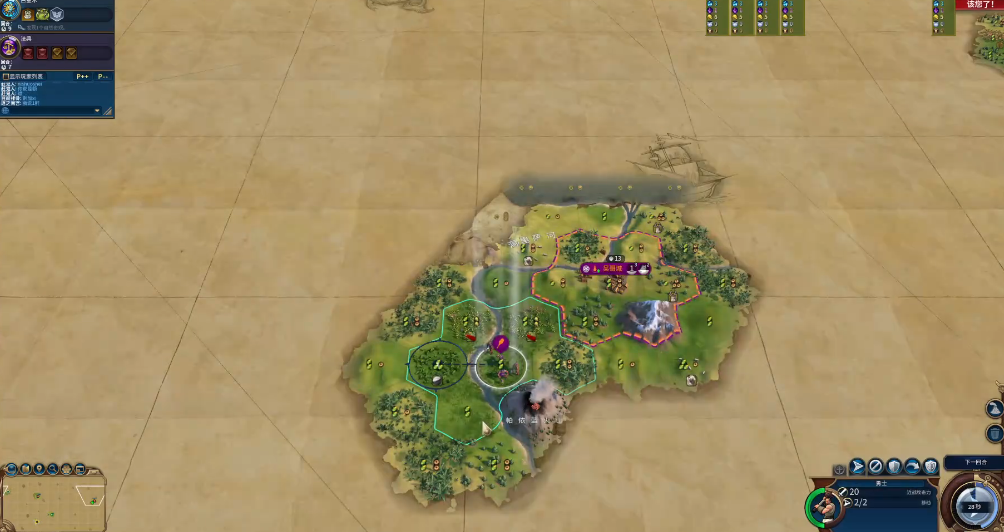Viewport: 1004px width, 532px height.
Task: Click the P++ button in chat panel
Action: (x=82, y=76)
